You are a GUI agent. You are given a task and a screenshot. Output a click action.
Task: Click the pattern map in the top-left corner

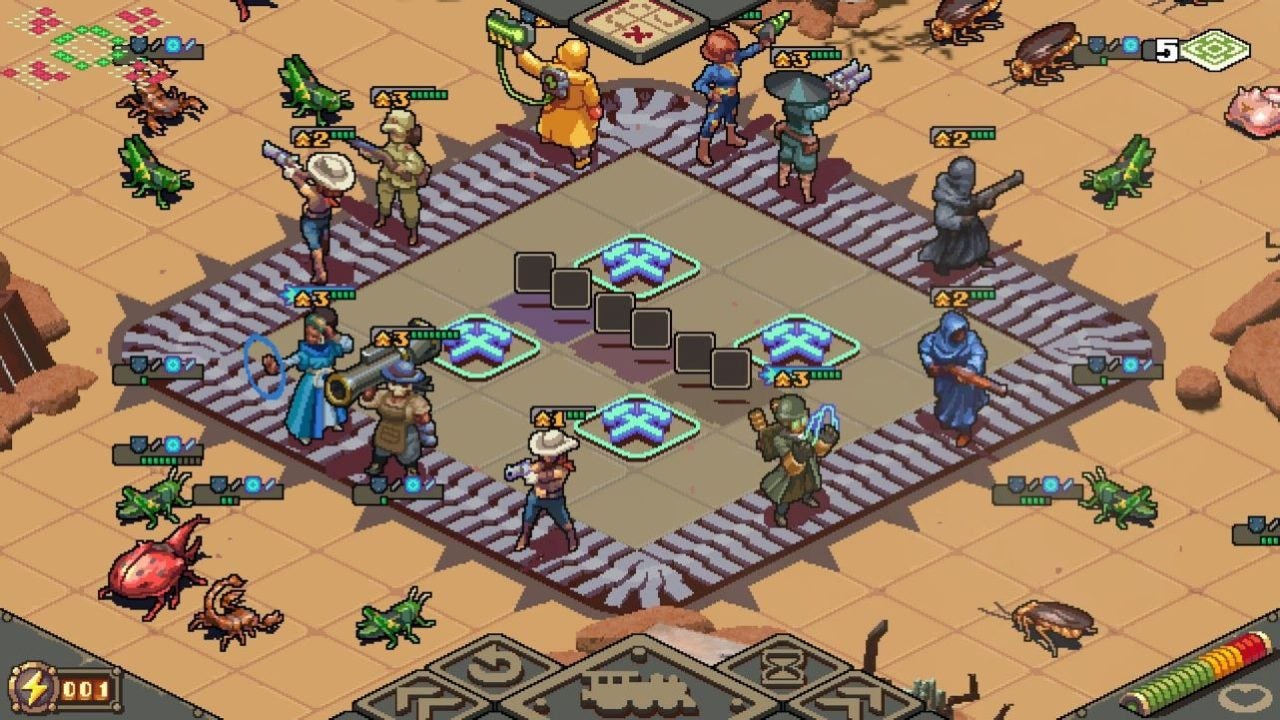coord(60,45)
